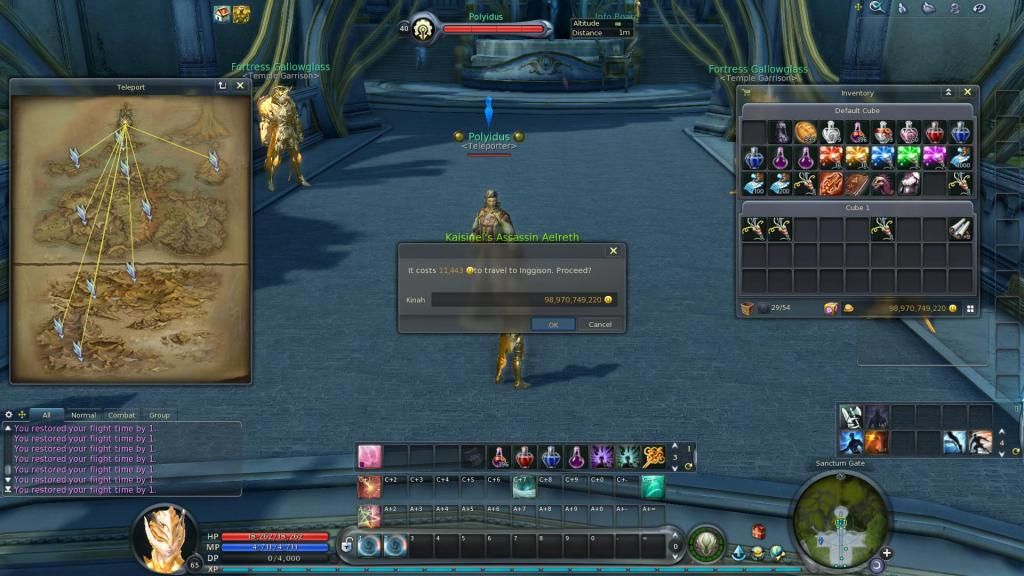This screenshot has height=576, width=1024.
Task: Close the Inventory window
Action: 967,92
